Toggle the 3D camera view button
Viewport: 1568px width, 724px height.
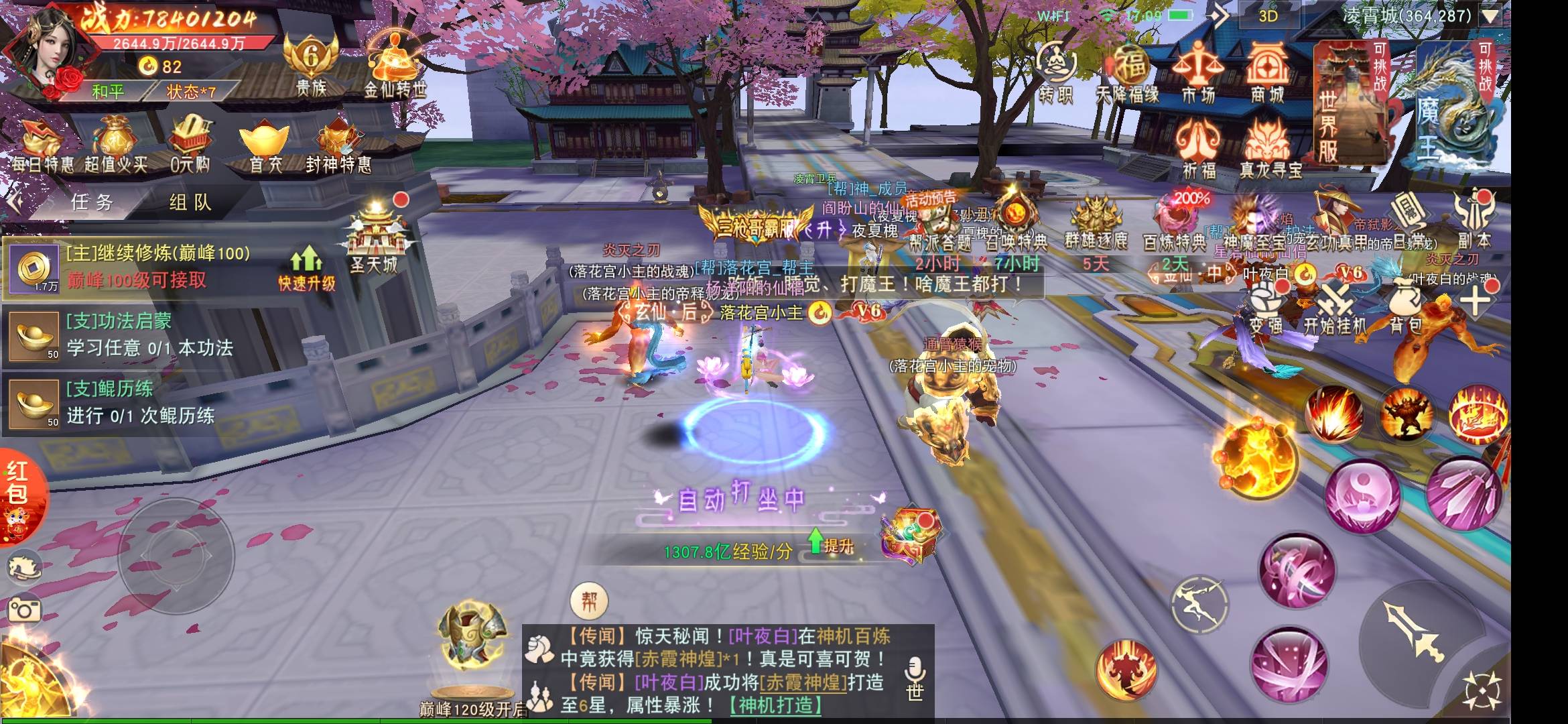pyautogui.click(x=1268, y=16)
